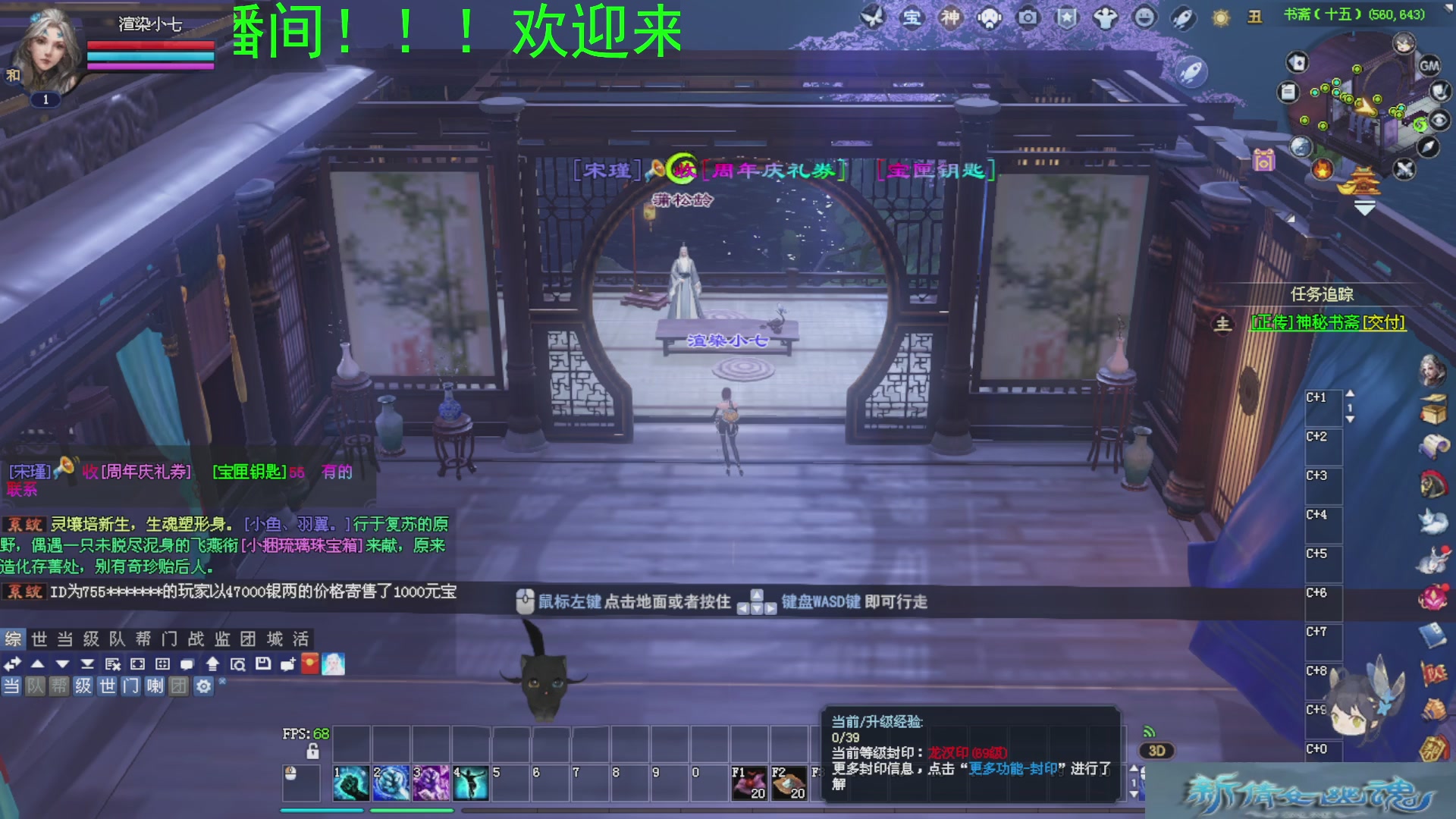
Task: Toggle the 队 team channel filter
Action: (36, 686)
